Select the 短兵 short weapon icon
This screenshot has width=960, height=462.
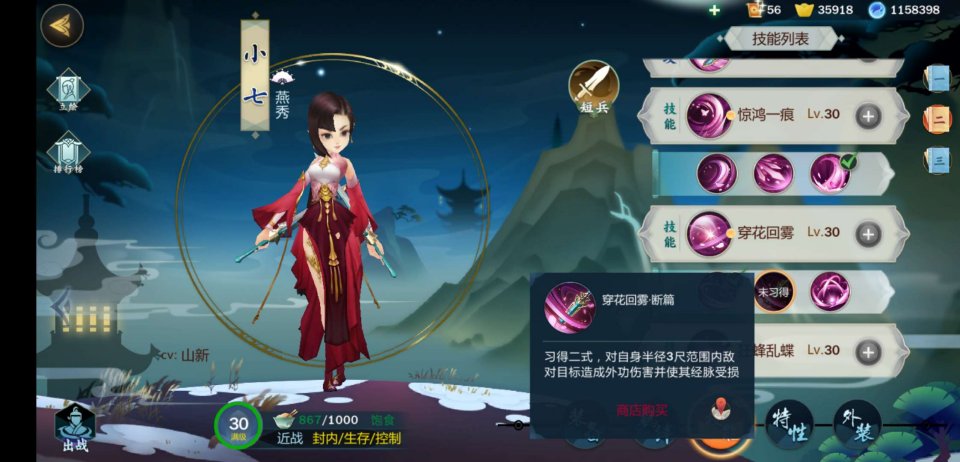[594, 87]
